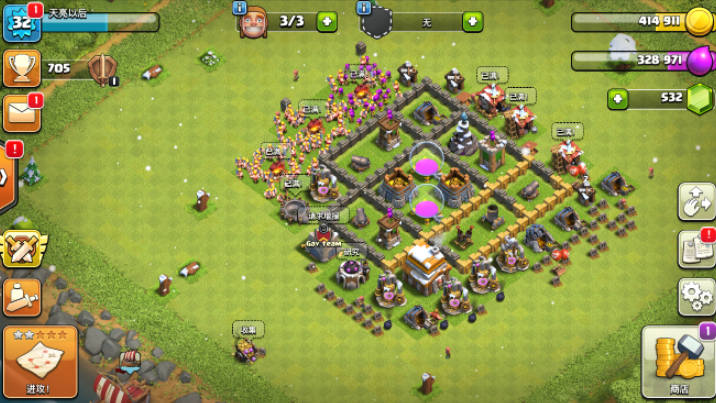Open the shop with the 商店 button

[678, 362]
